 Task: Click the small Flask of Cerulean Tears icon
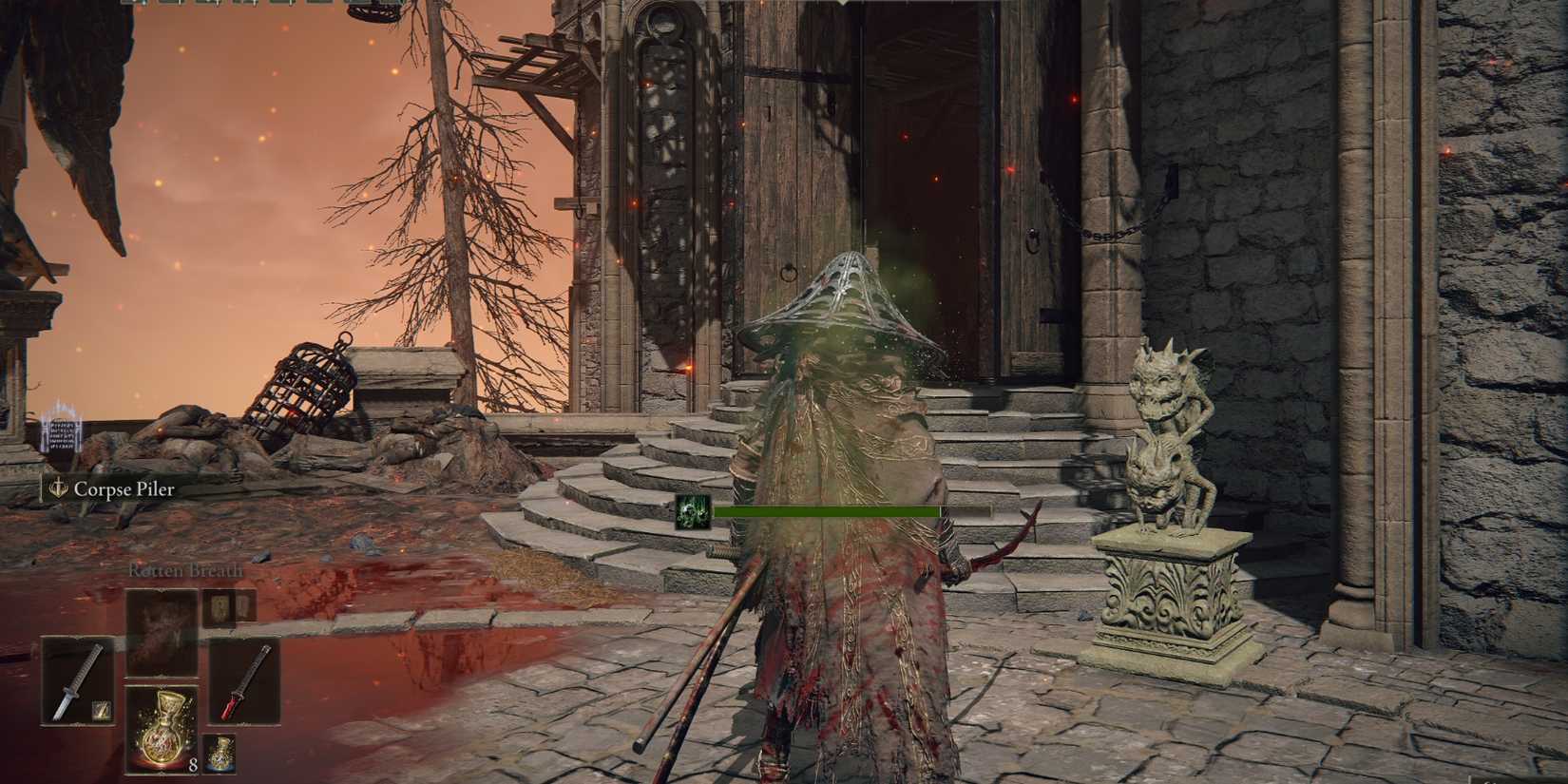pyautogui.click(x=219, y=753)
